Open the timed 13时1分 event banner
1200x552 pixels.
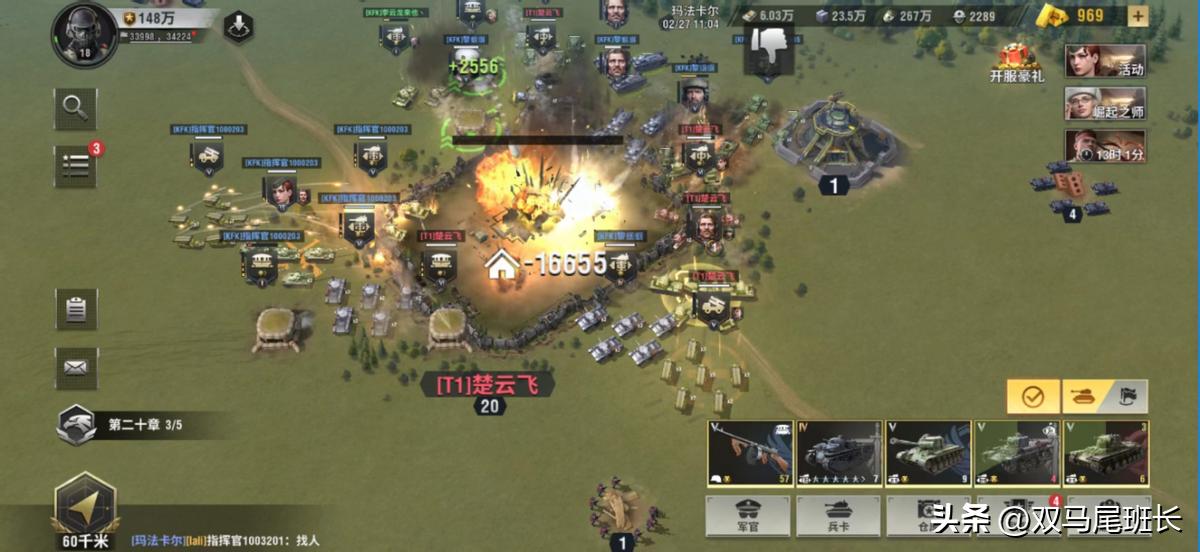click(x=1104, y=146)
